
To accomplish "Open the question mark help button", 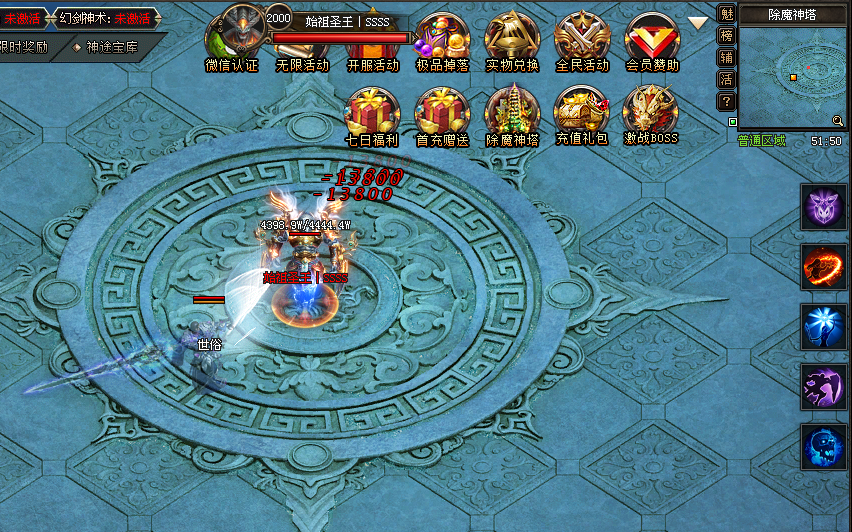I will click(x=727, y=101).
